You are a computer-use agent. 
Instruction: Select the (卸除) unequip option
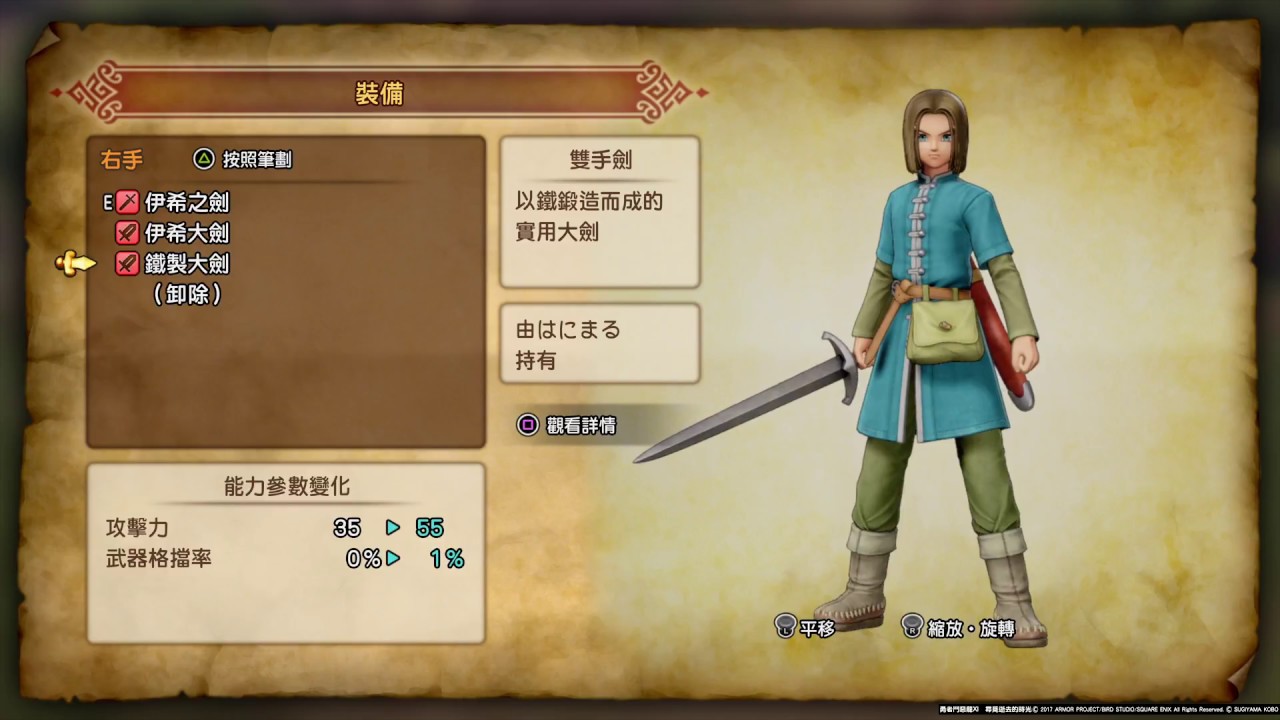187,294
